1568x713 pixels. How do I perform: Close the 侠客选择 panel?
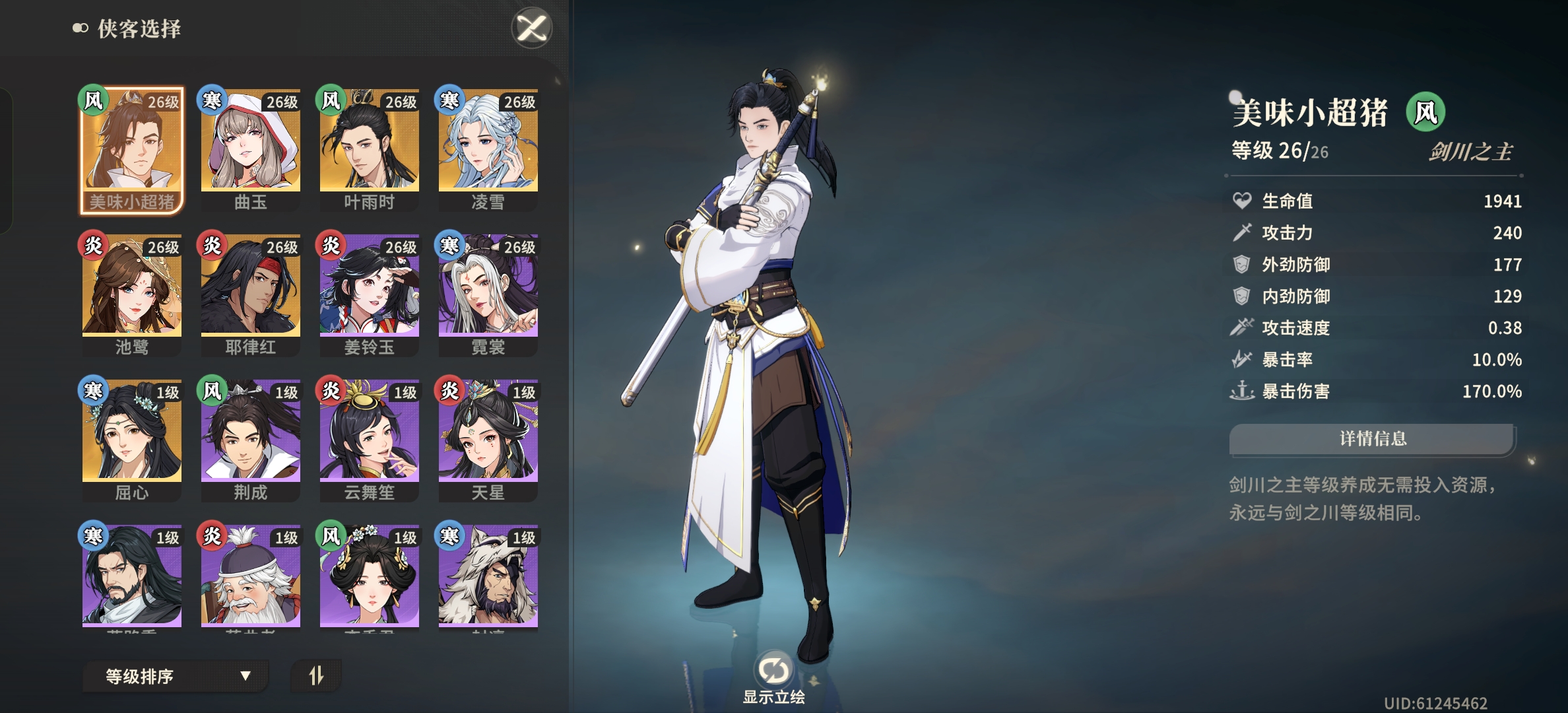point(532,28)
